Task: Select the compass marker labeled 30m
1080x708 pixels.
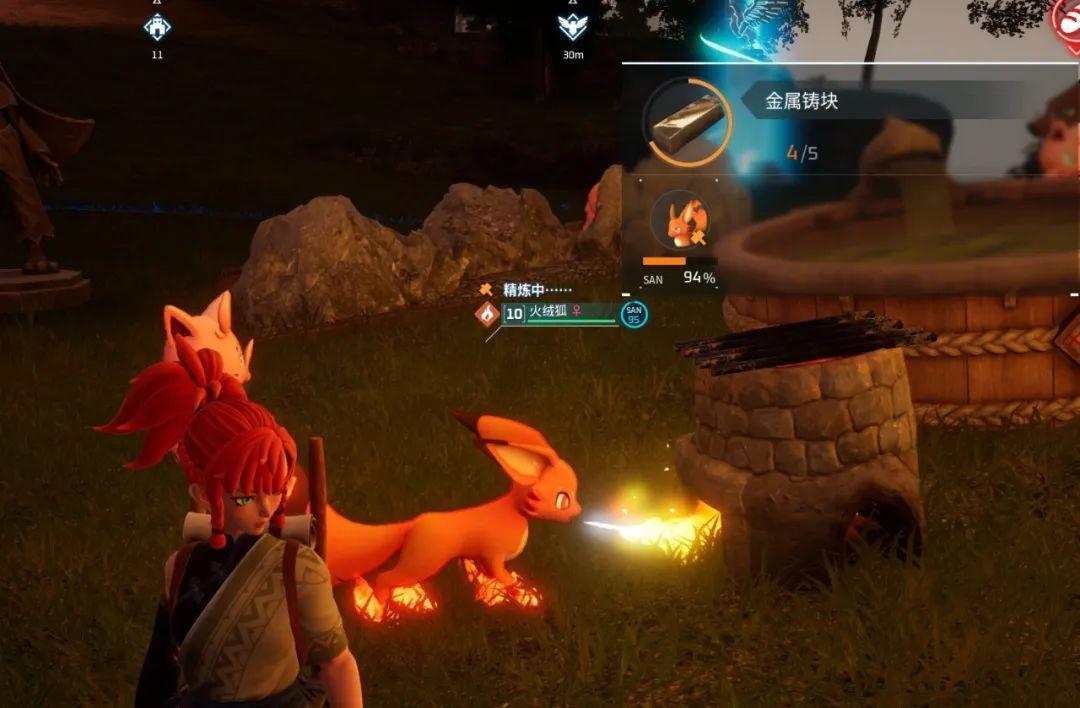Action: click(x=573, y=28)
